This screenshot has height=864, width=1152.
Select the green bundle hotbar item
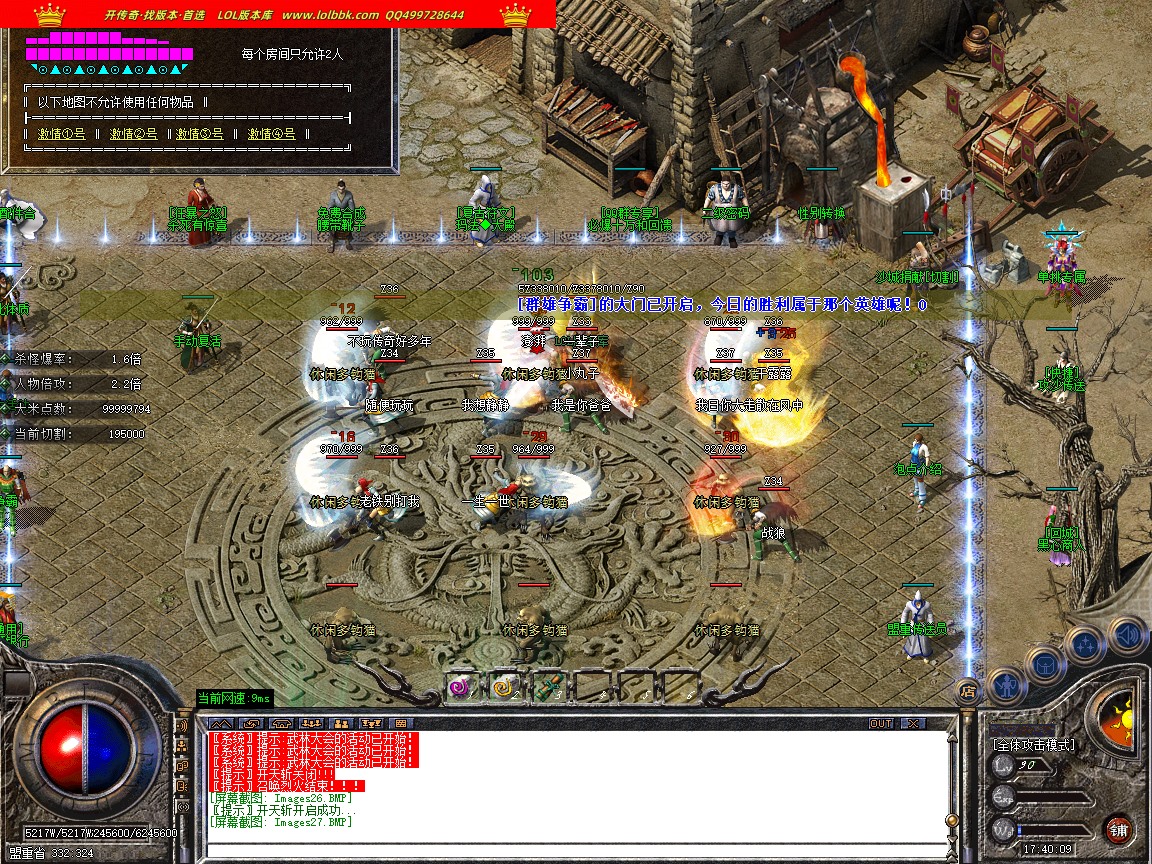tap(548, 686)
